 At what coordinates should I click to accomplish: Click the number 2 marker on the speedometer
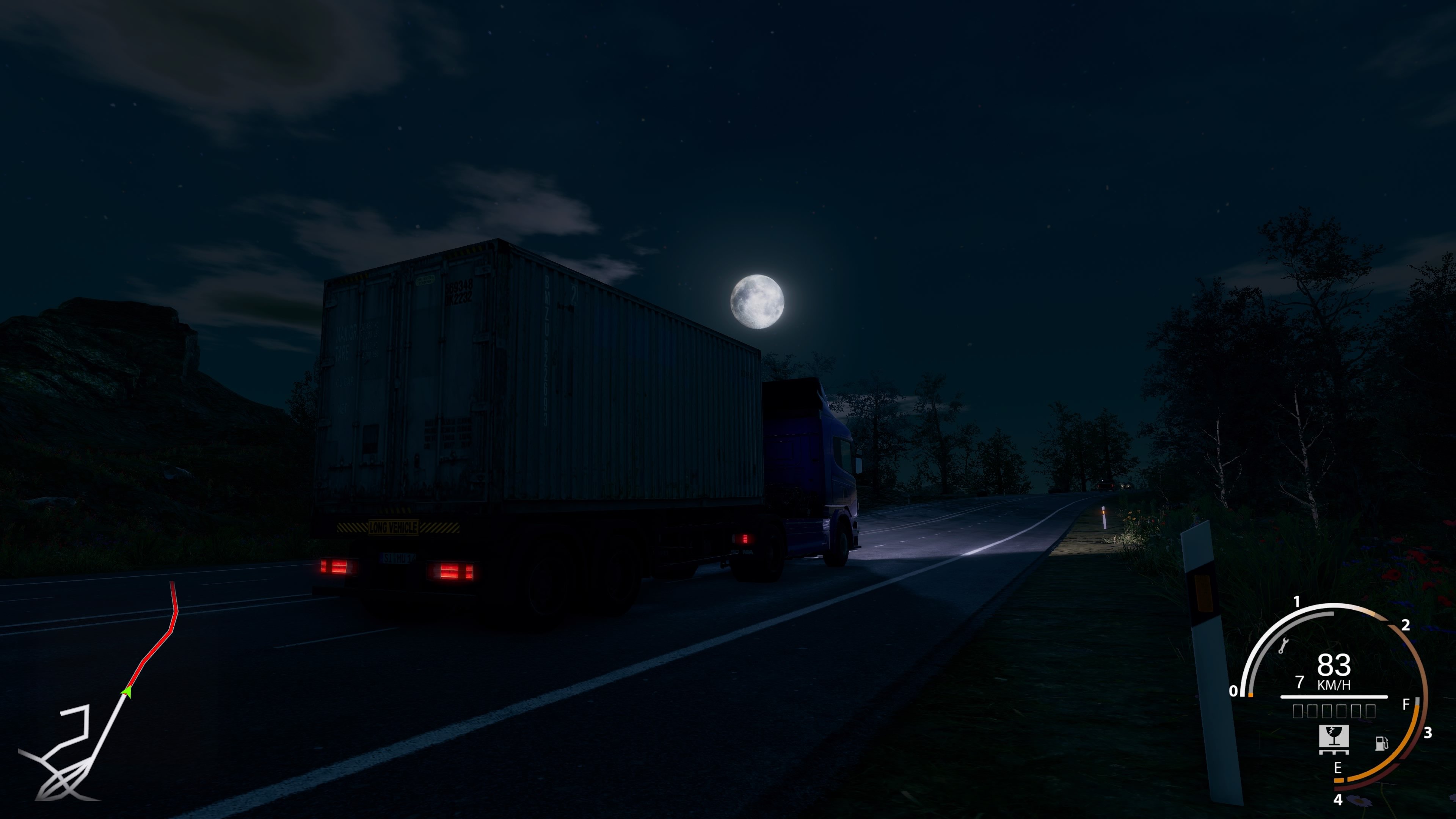(x=1406, y=626)
